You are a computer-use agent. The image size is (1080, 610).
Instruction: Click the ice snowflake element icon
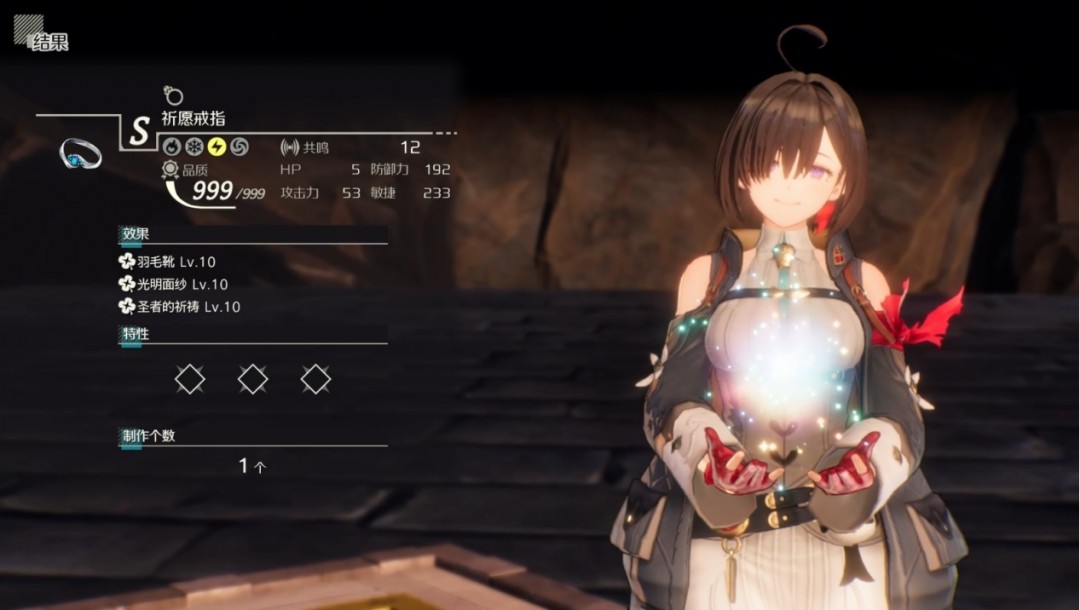point(194,147)
